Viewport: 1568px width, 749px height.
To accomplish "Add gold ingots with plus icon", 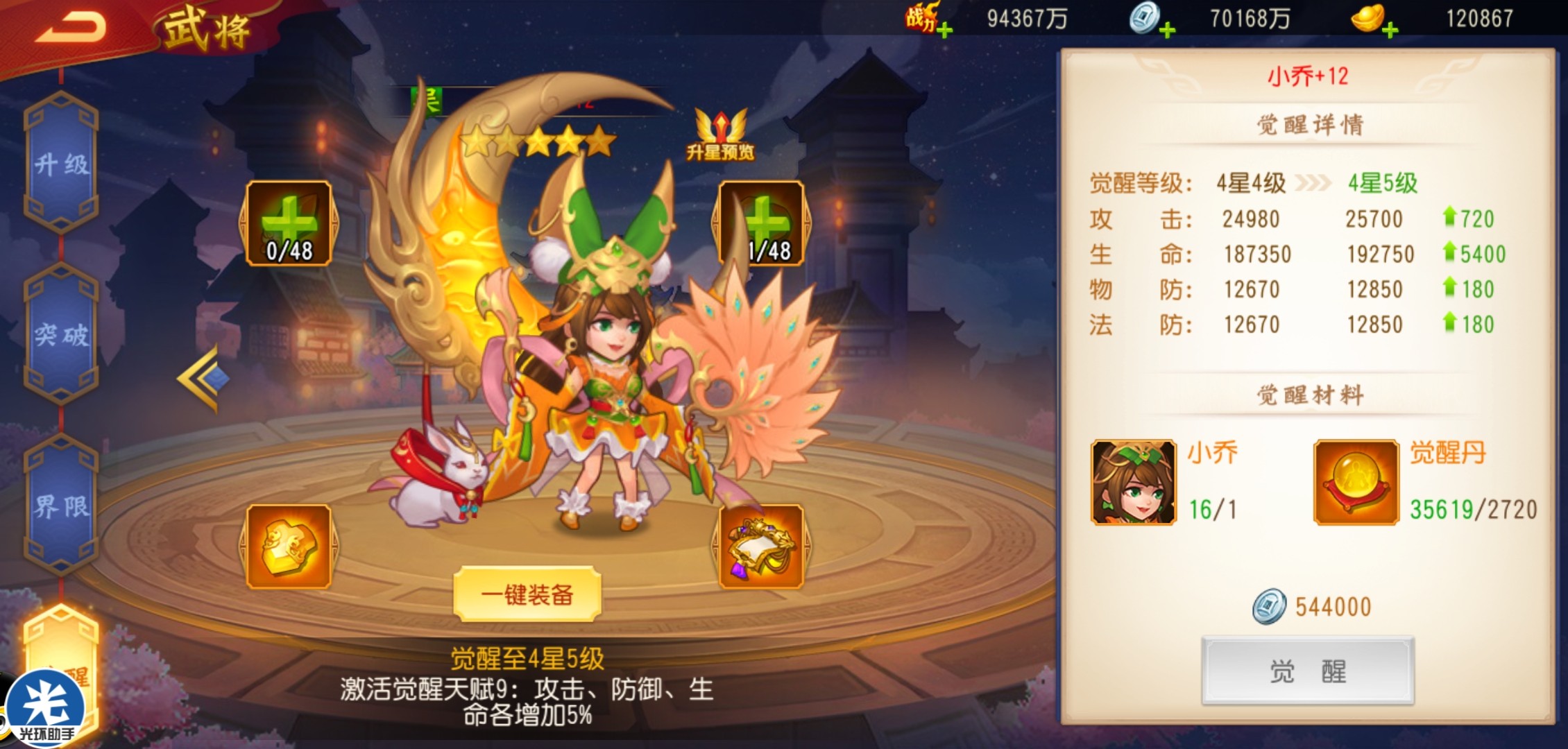I will (x=1390, y=30).
